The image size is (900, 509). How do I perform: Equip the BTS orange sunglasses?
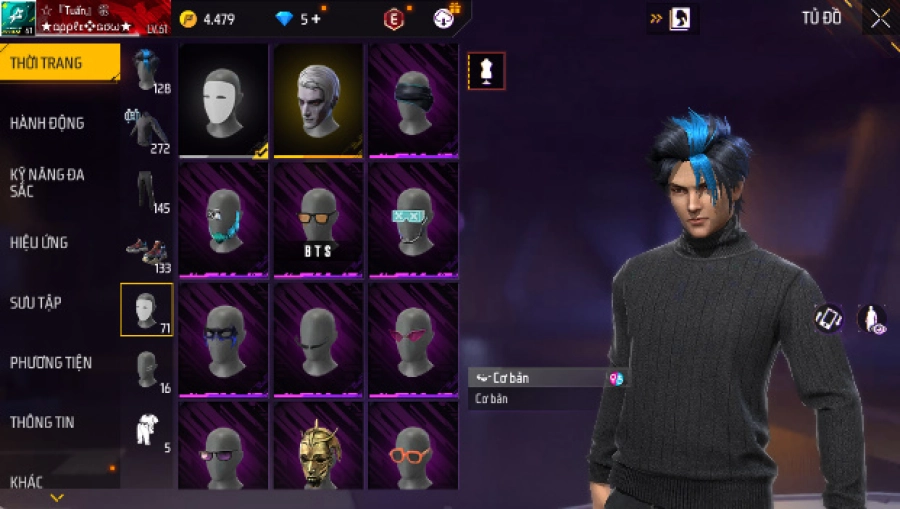[318, 220]
